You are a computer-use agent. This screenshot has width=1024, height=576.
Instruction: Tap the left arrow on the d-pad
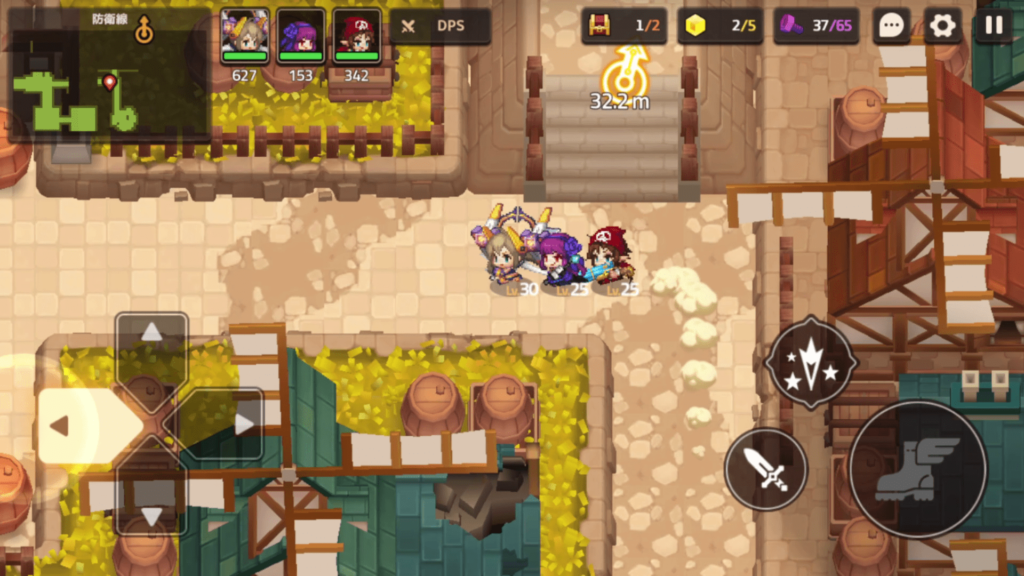(x=62, y=426)
